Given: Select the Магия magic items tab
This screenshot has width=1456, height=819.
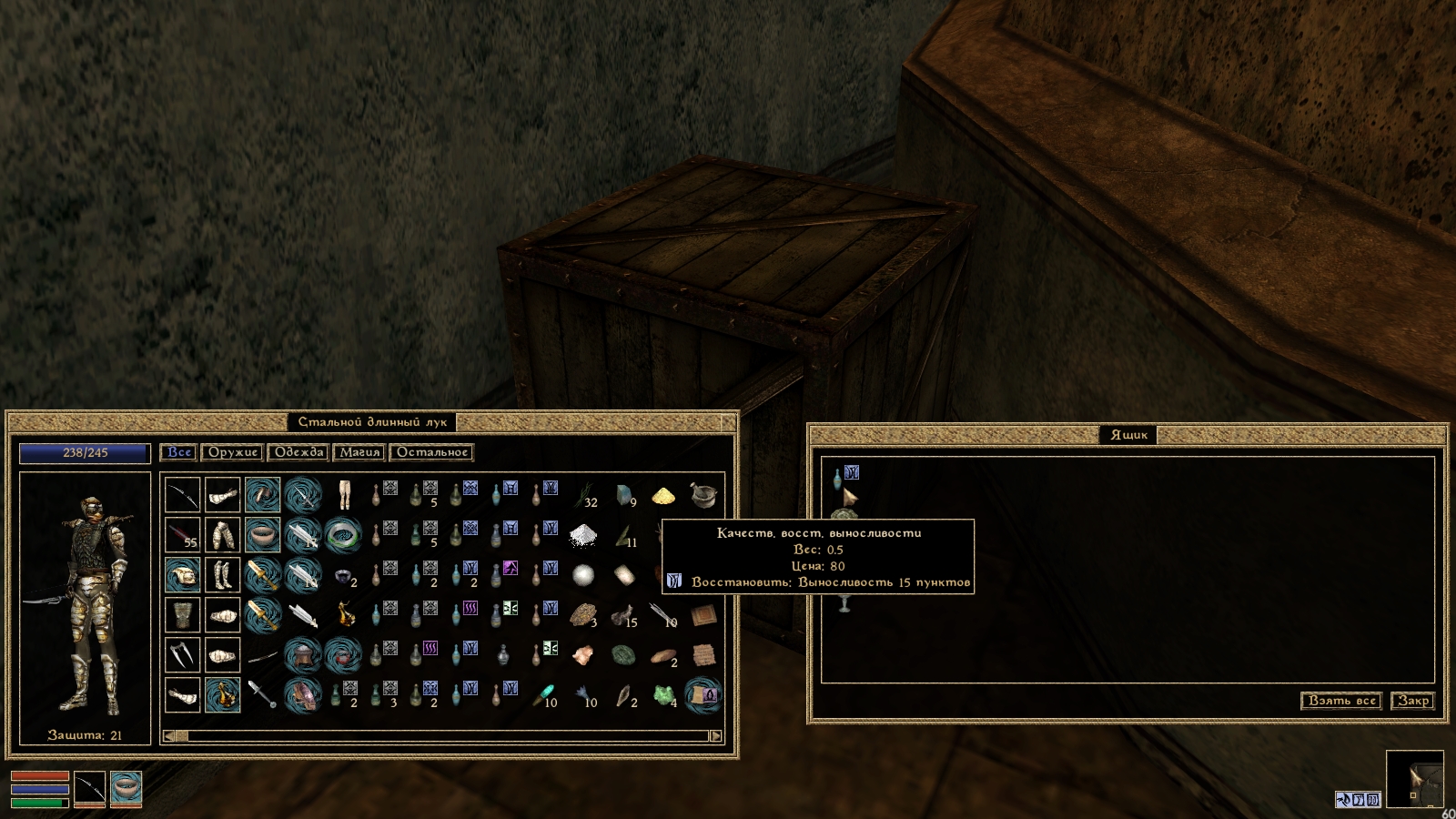Looking at the screenshot, I should (x=359, y=452).
